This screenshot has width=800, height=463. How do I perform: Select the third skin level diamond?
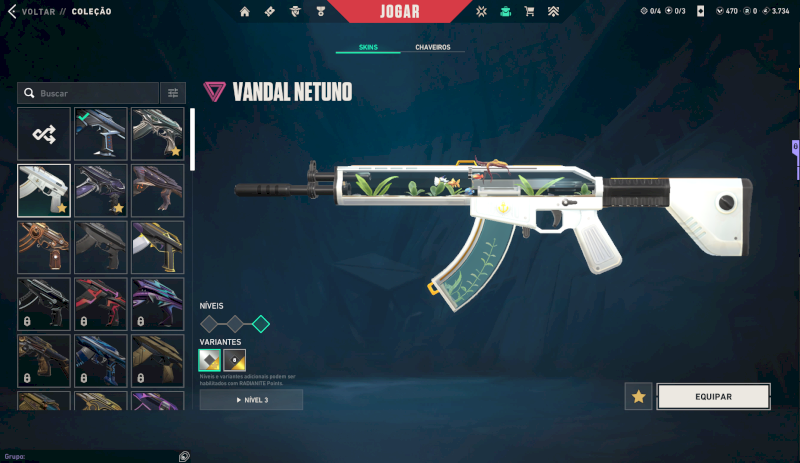point(261,323)
